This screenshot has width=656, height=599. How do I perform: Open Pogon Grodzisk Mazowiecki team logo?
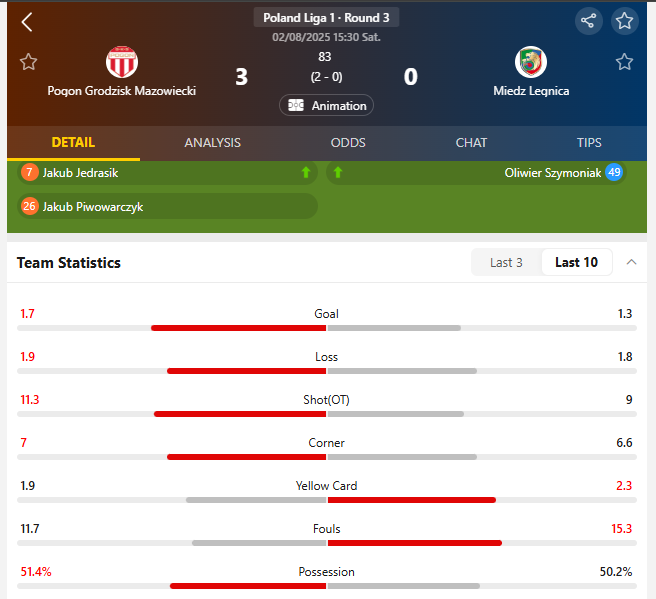click(122, 62)
